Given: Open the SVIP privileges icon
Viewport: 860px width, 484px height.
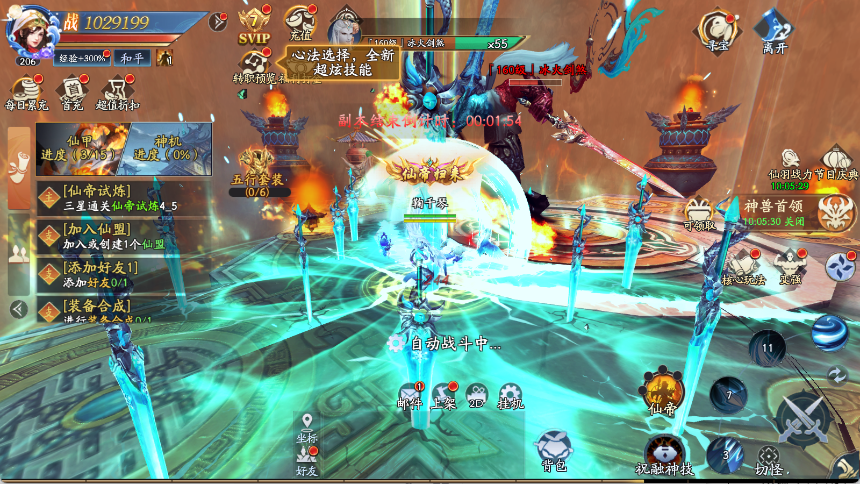Looking at the screenshot, I should (255, 24).
